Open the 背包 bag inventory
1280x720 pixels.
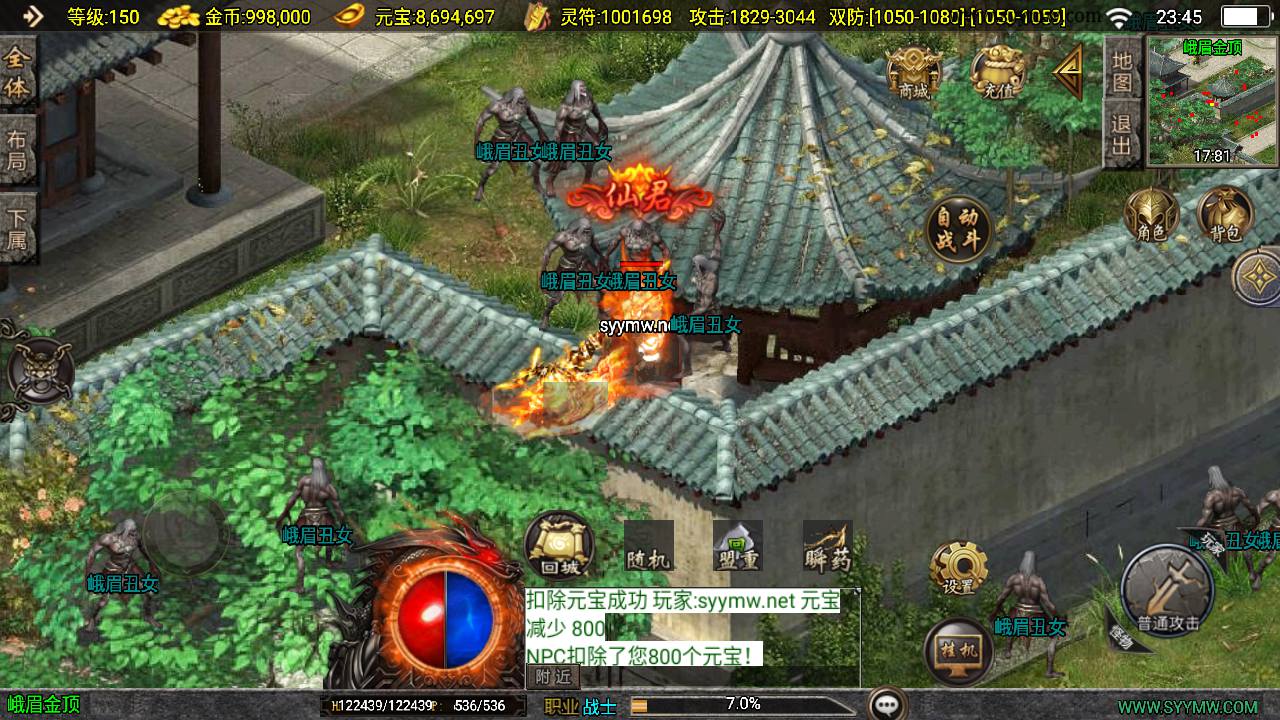(1225, 215)
